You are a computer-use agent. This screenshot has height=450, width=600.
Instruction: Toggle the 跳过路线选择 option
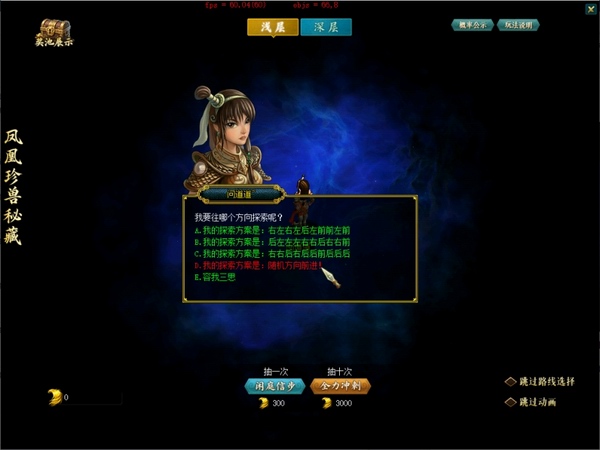pos(510,381)
